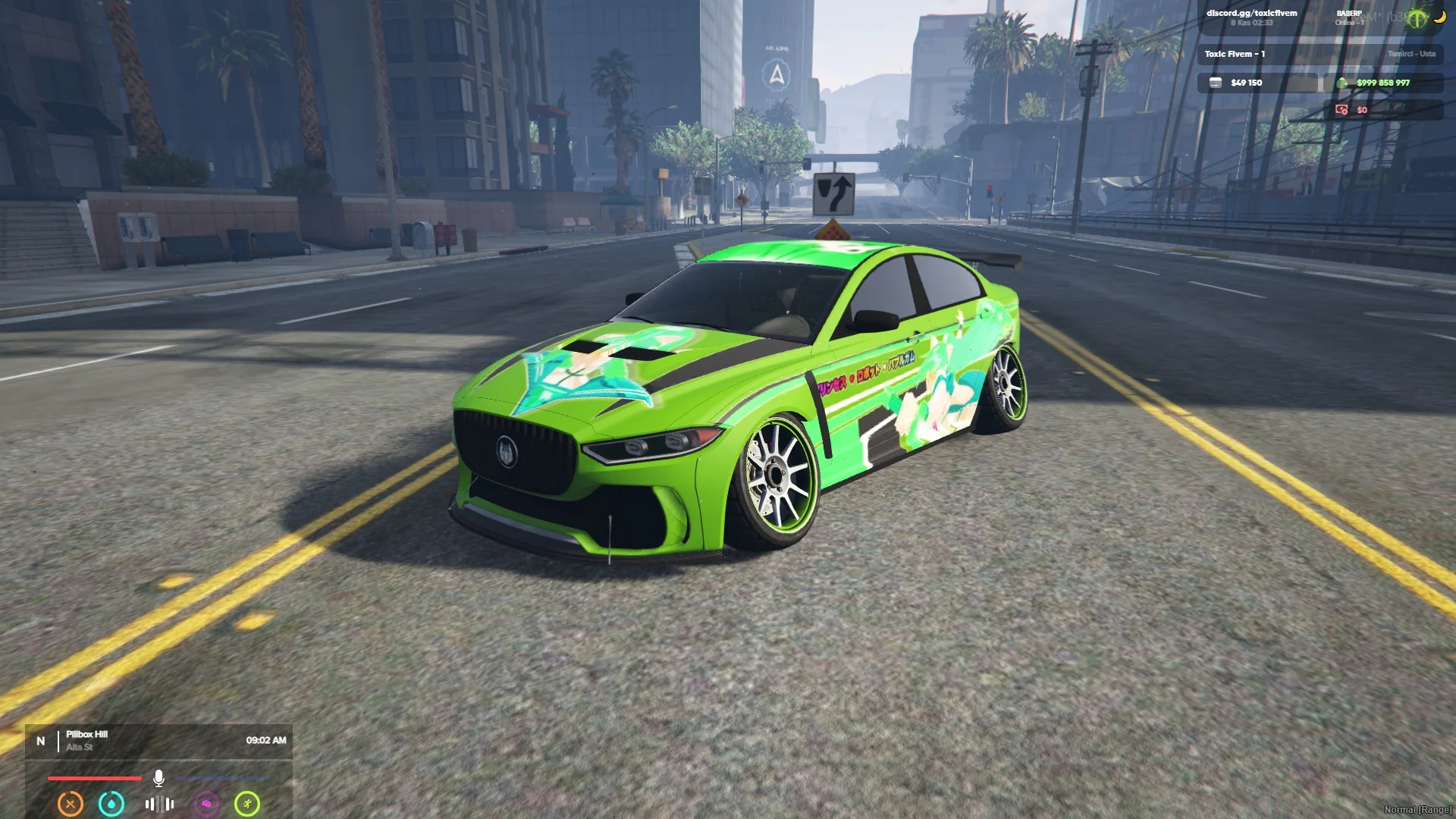
Task: Click the blue water drop thirst icon
Action: (111, 803)
